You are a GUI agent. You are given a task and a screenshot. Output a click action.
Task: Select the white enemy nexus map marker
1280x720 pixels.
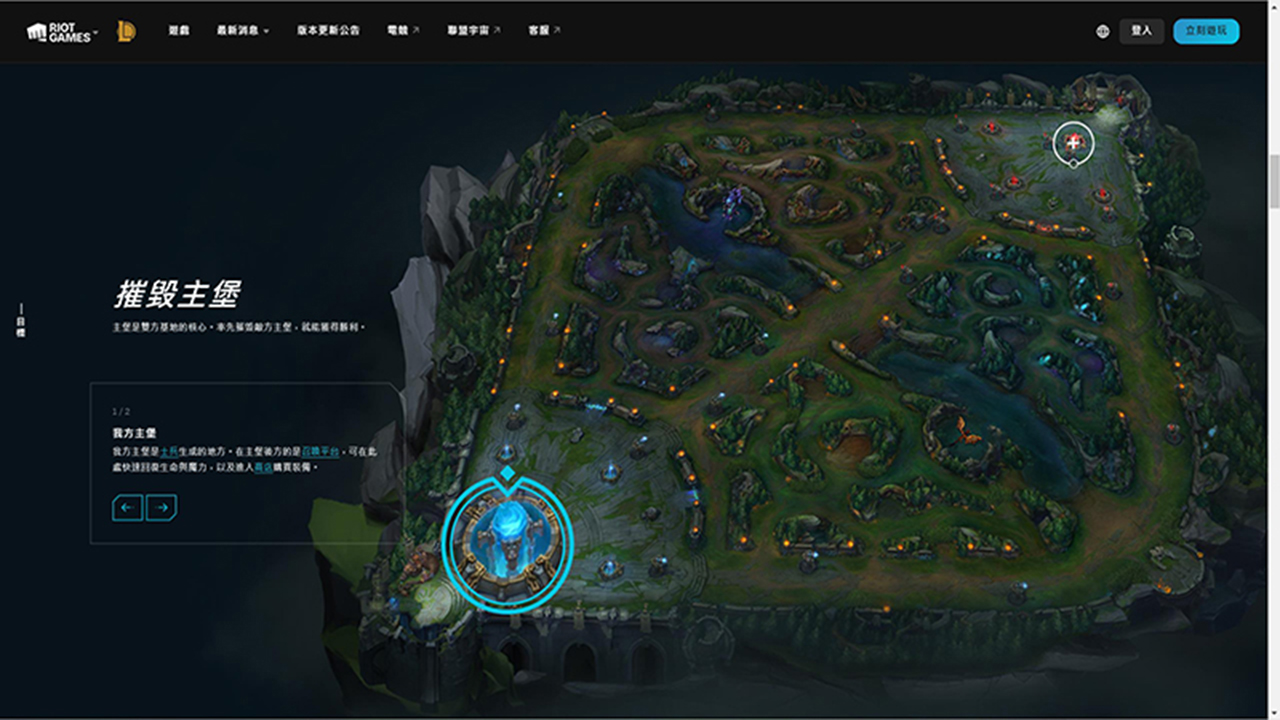pyautogui.click(x=1074, y=143)
